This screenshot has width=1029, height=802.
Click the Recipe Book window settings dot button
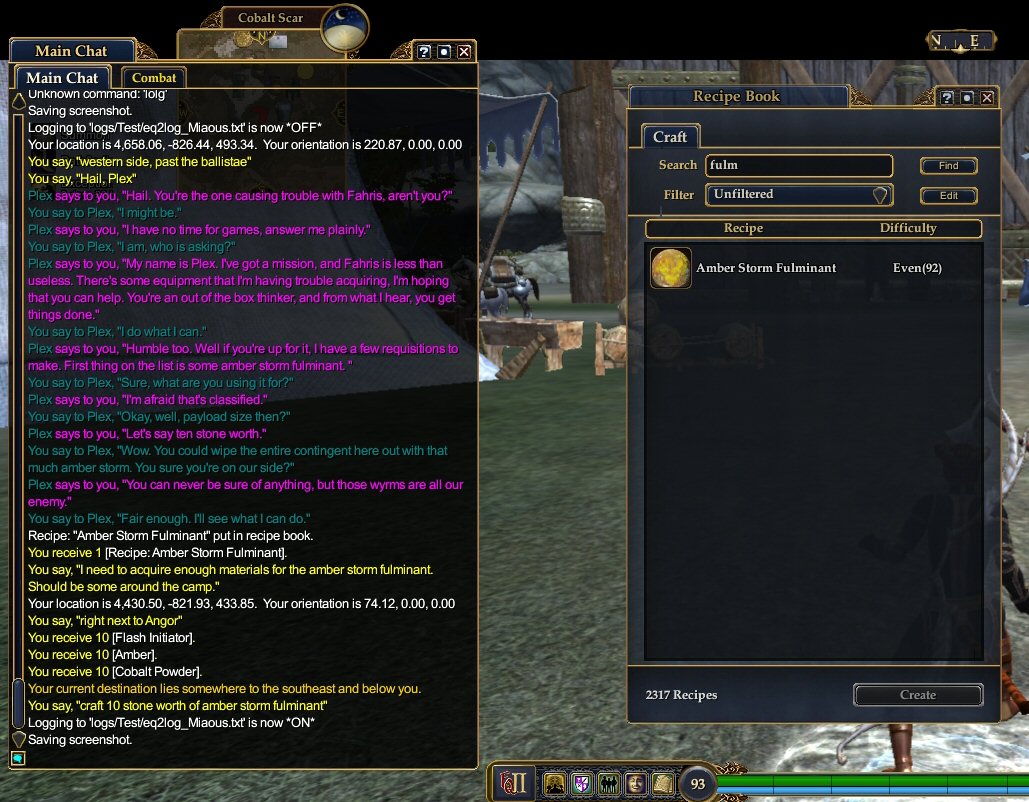[x=967, y=97]
